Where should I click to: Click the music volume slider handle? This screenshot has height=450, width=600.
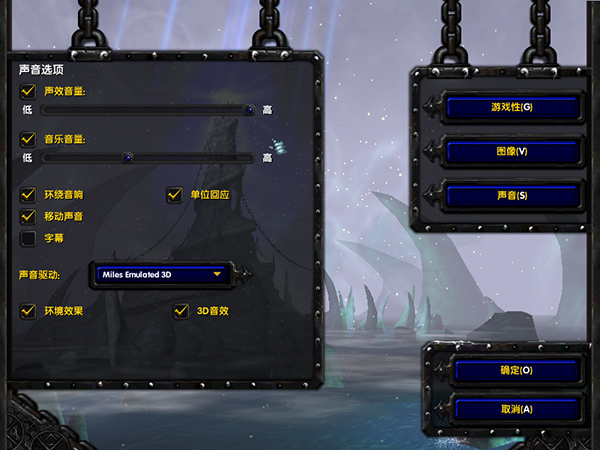pos(128,157)
